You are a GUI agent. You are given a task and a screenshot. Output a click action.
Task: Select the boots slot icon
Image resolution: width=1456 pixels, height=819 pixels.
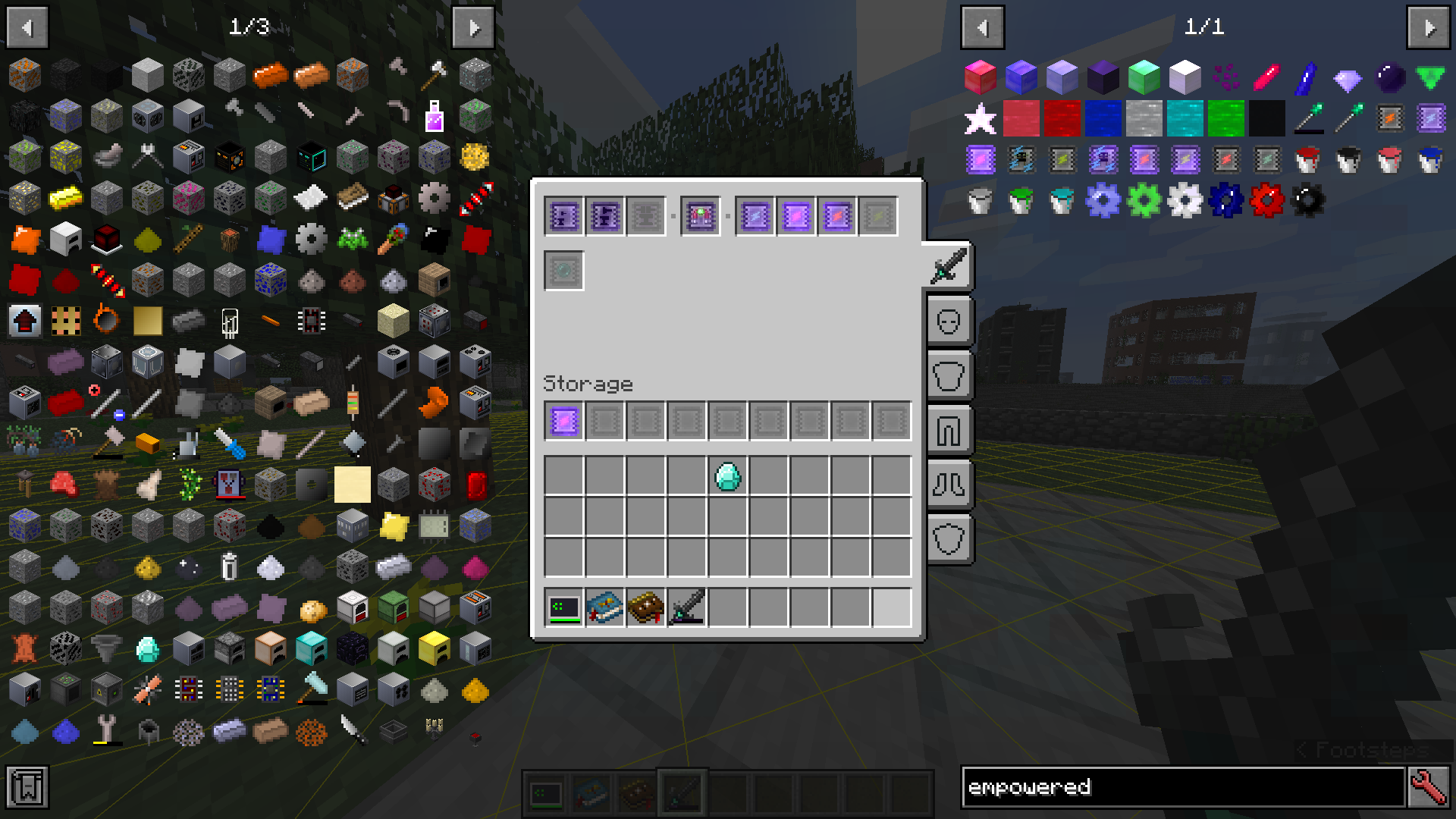[x=949, y=485]
